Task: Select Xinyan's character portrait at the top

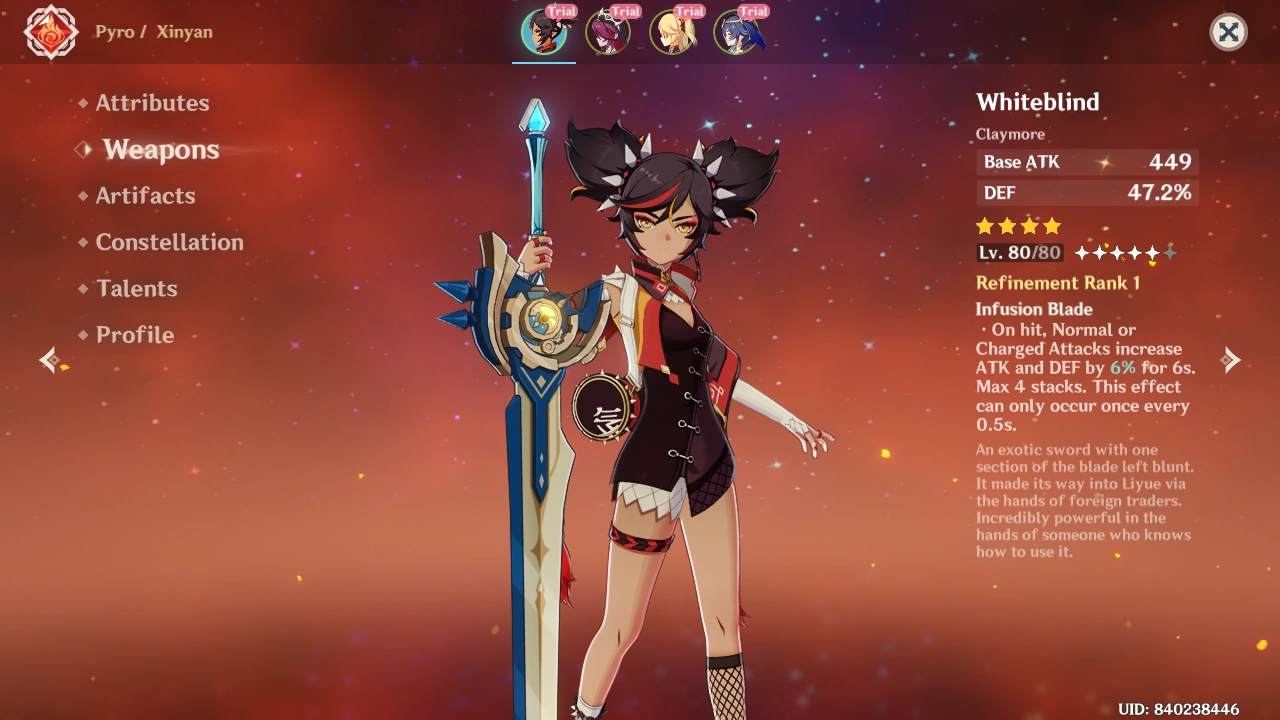Action: click(543, 31)
